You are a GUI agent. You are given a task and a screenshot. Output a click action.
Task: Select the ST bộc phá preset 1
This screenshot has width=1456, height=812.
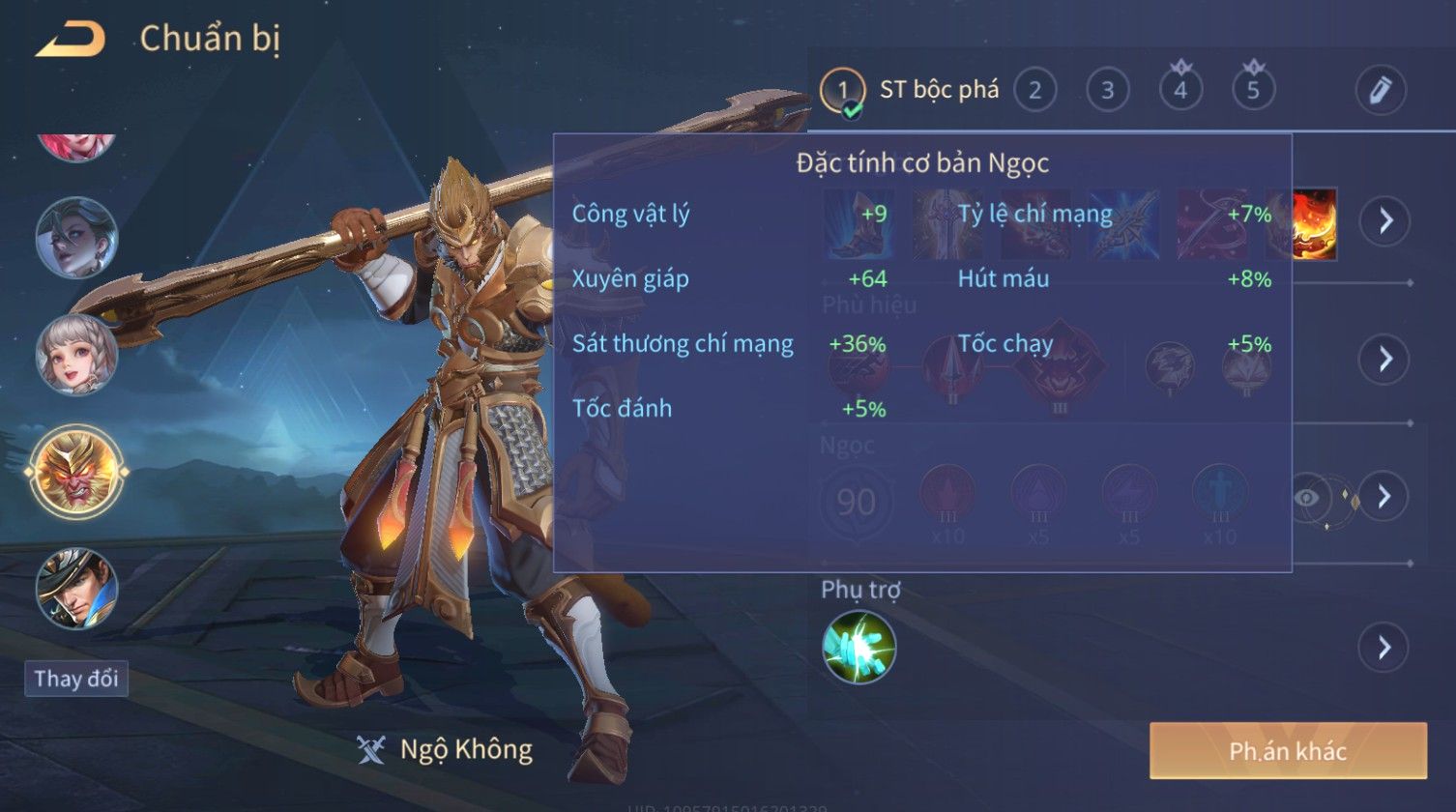click(x=842, y=91)
